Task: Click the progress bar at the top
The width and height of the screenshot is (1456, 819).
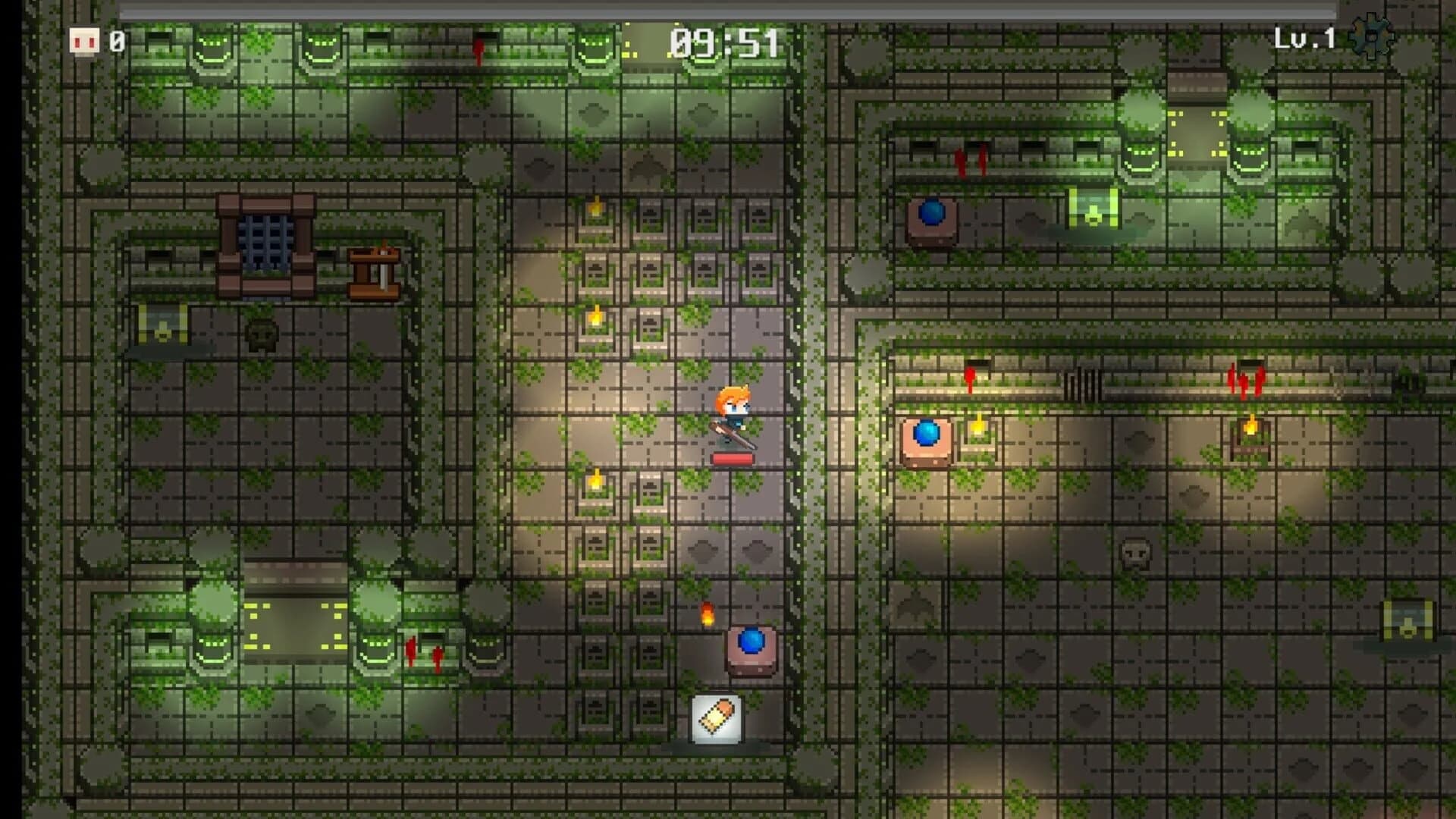Action: tap(728, 10)
